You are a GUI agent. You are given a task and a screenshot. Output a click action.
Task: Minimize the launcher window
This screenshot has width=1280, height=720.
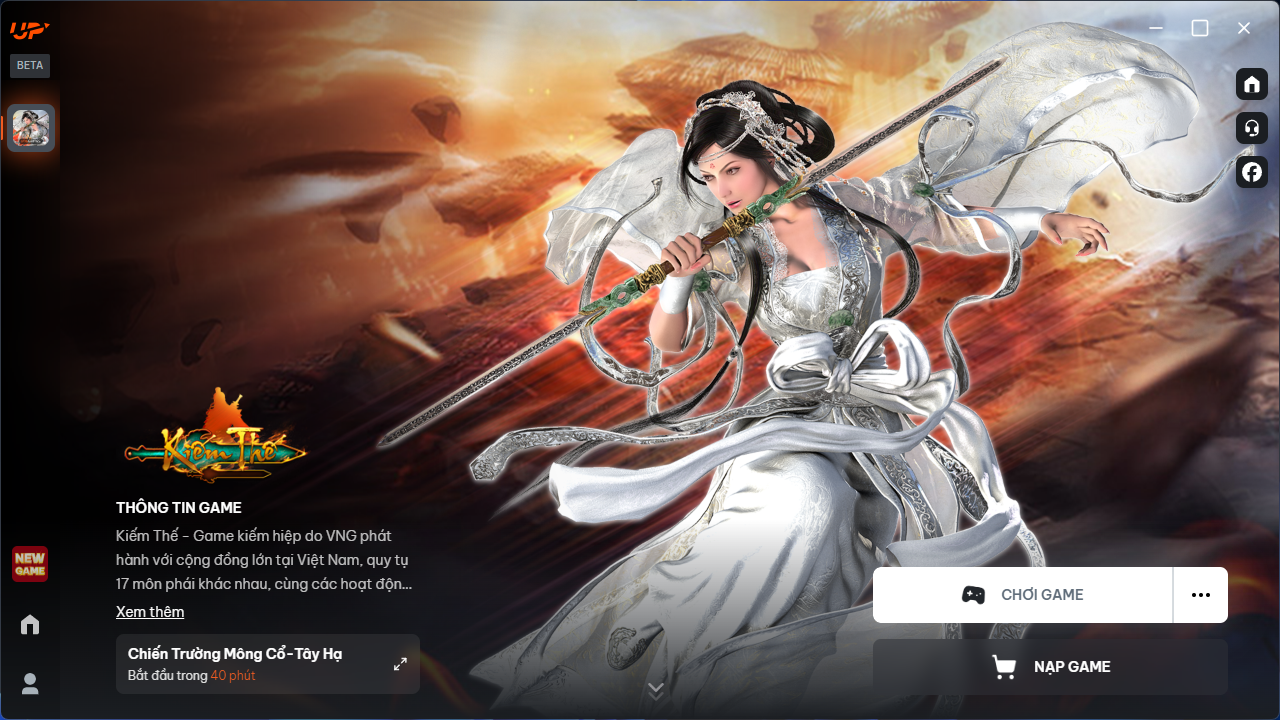pyautogui.click(x=1156, y=28)
